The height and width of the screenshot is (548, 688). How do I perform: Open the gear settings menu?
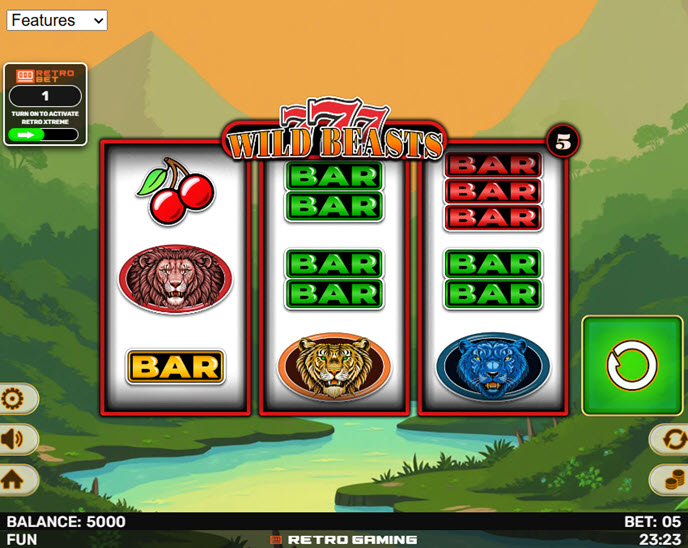point(14,400)
